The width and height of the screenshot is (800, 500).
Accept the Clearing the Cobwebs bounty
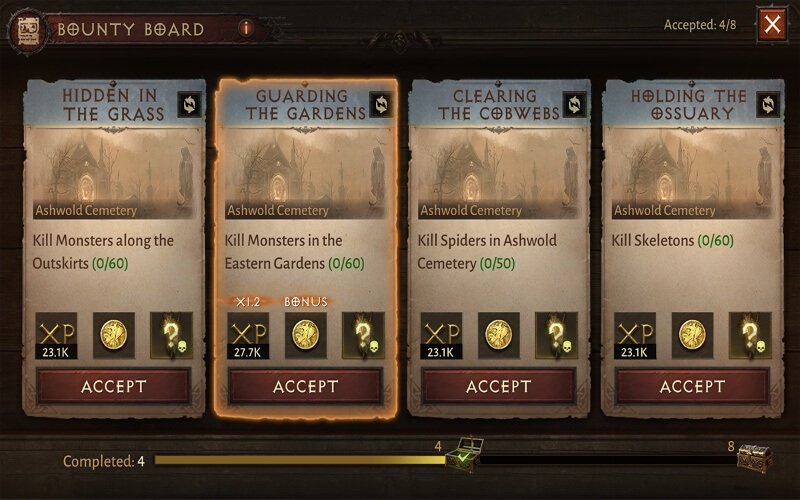[x=499, y=386]
